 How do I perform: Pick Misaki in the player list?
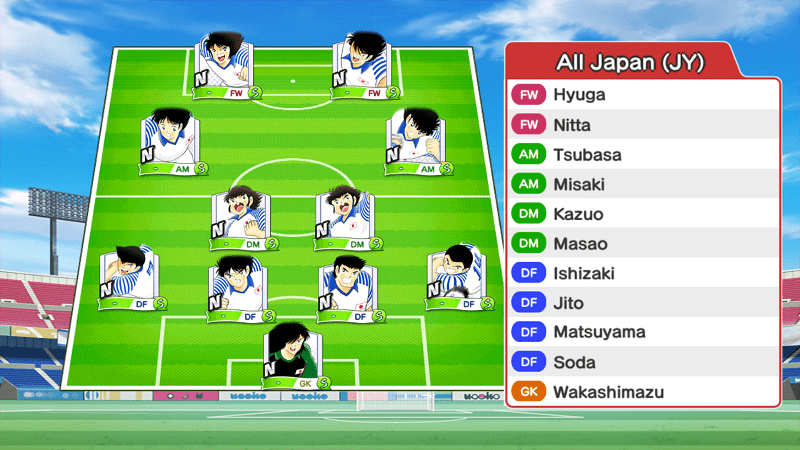[x=642, y=185]
